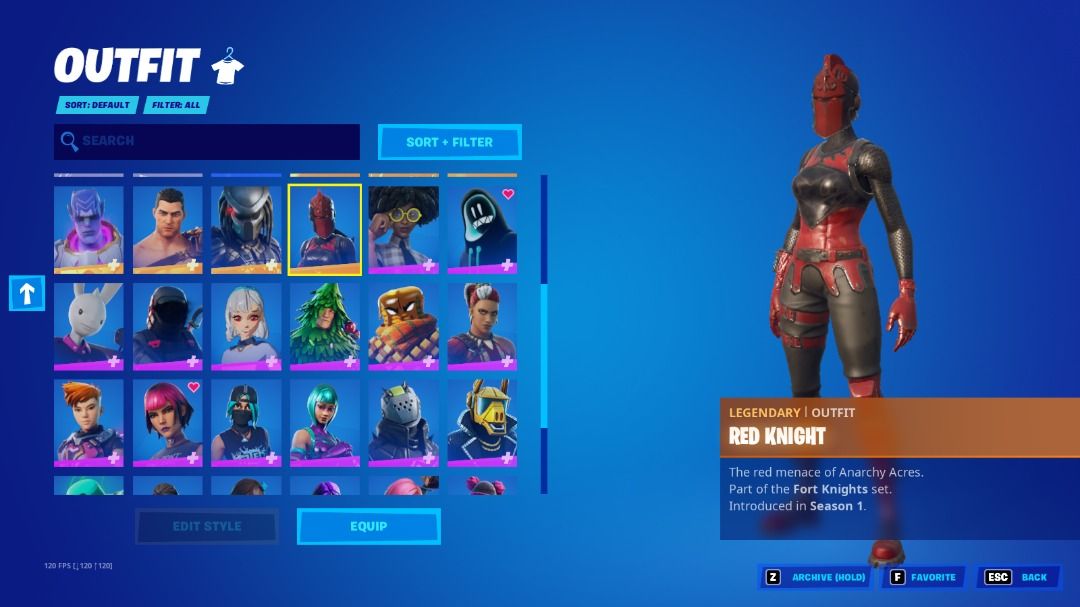
Task: Go back using the Back button
Action: (1019, 577)
